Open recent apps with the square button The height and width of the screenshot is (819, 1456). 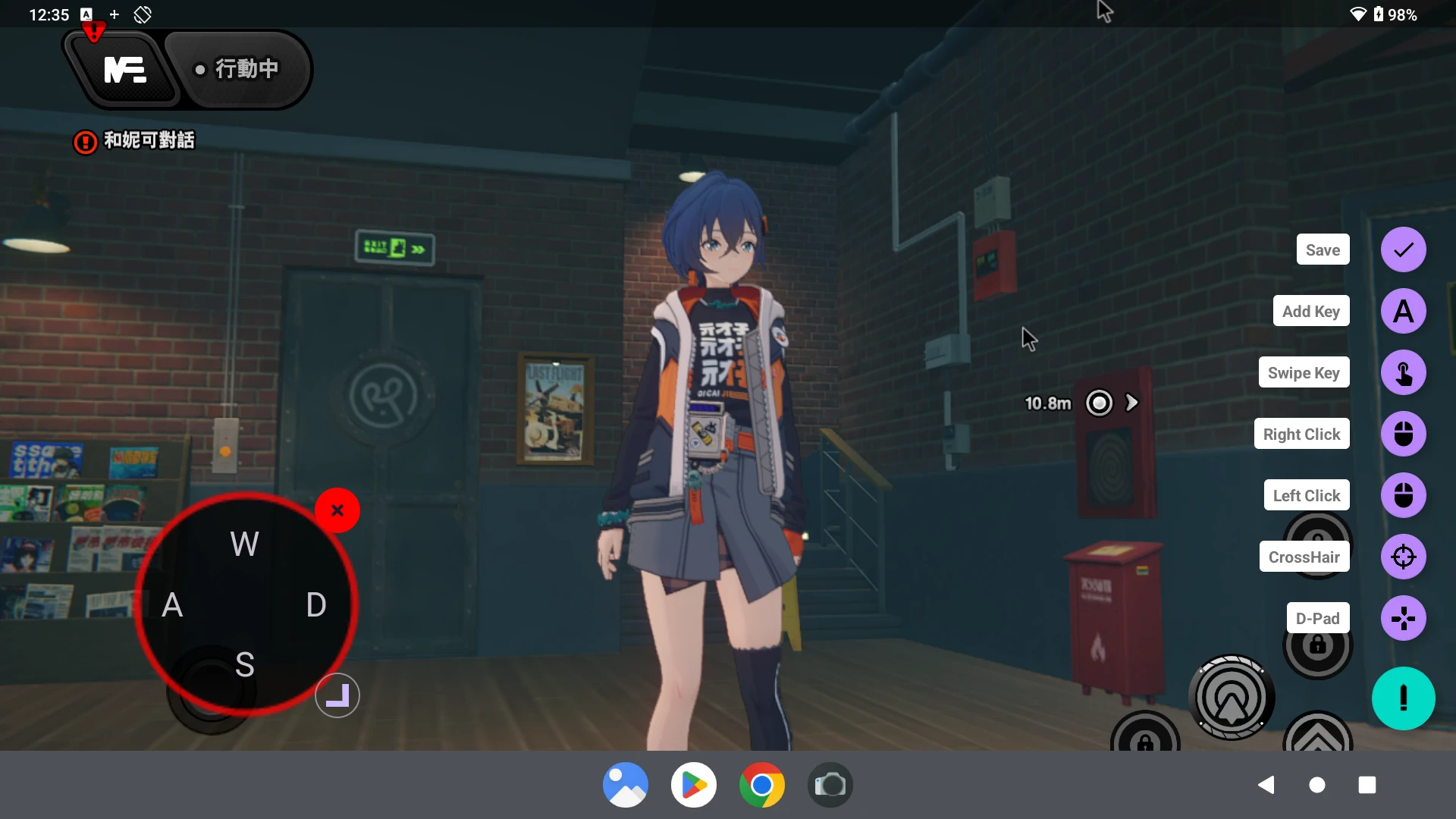[x=1367, y=785]
